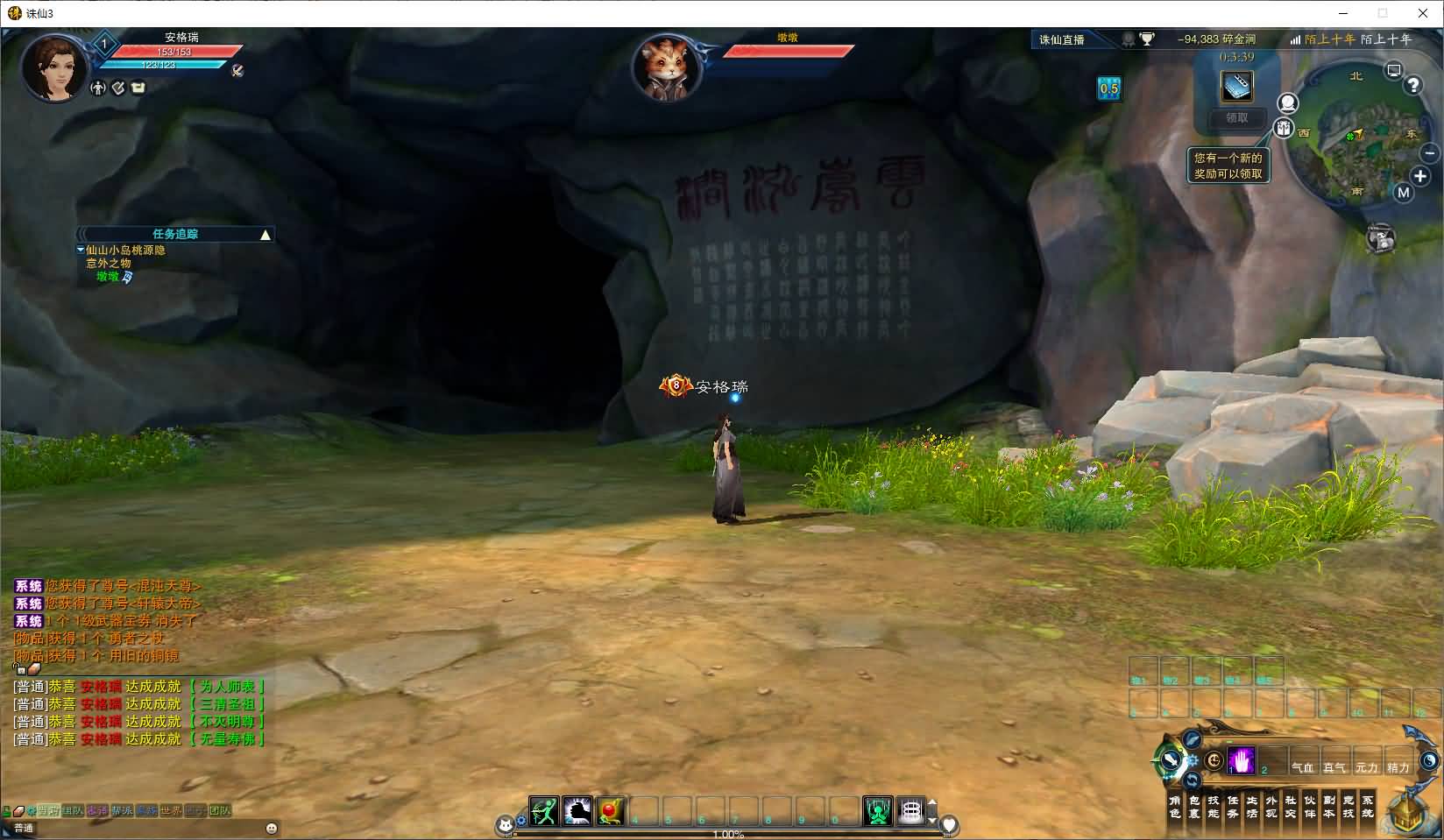
Task: Toggle the 0.5 experience multiplier icon
Action: tap(1109, 89)
